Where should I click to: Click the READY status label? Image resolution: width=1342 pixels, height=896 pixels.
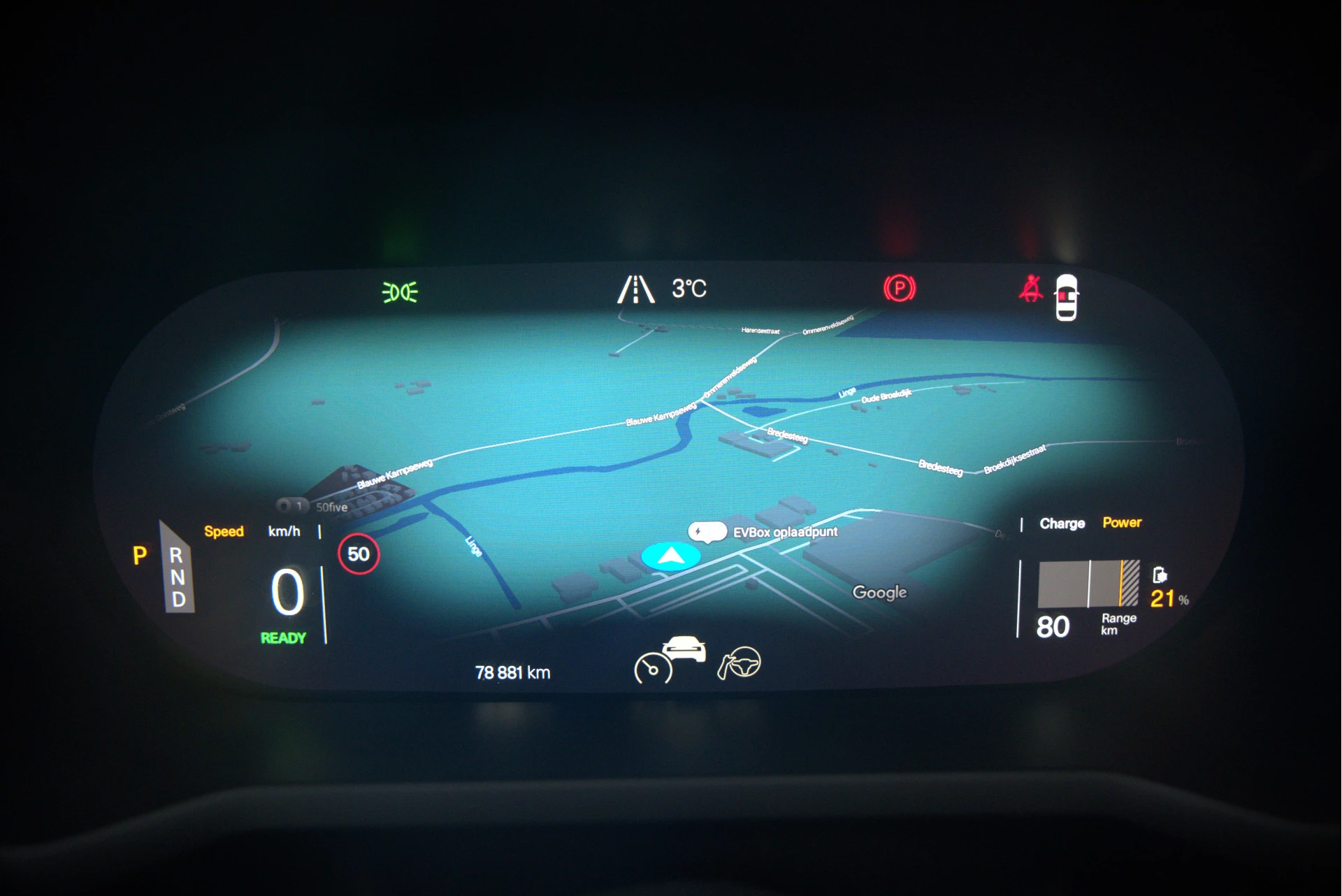(x=284, y=637)
